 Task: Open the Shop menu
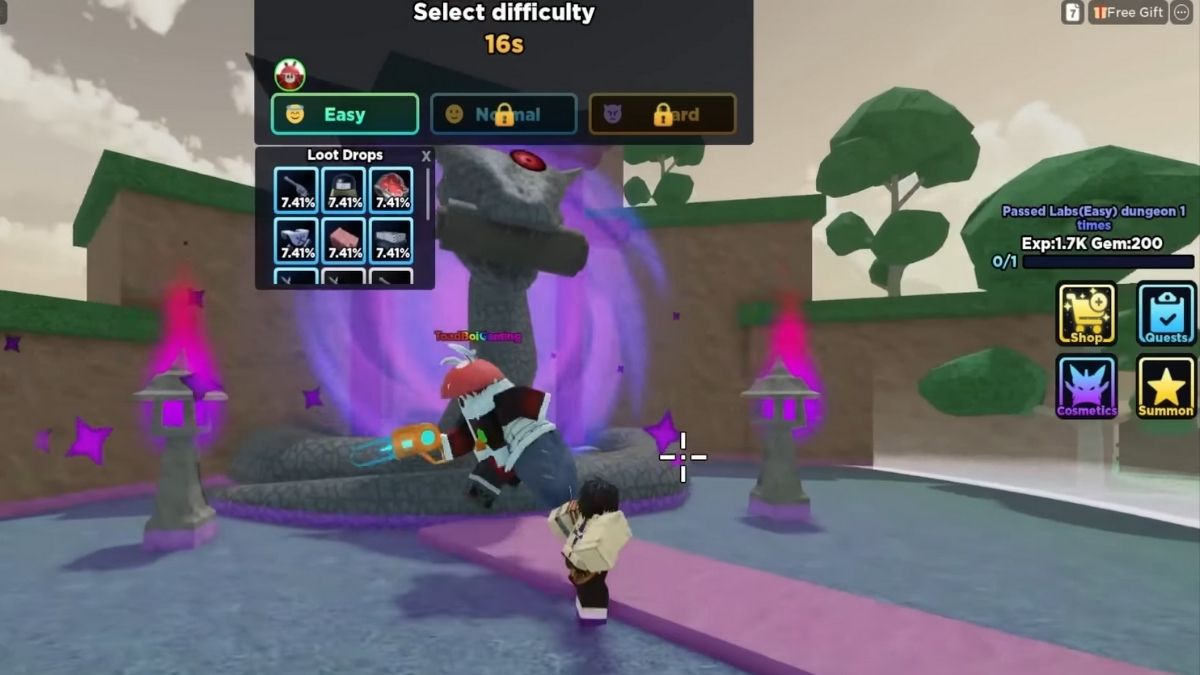point(1086,314)
